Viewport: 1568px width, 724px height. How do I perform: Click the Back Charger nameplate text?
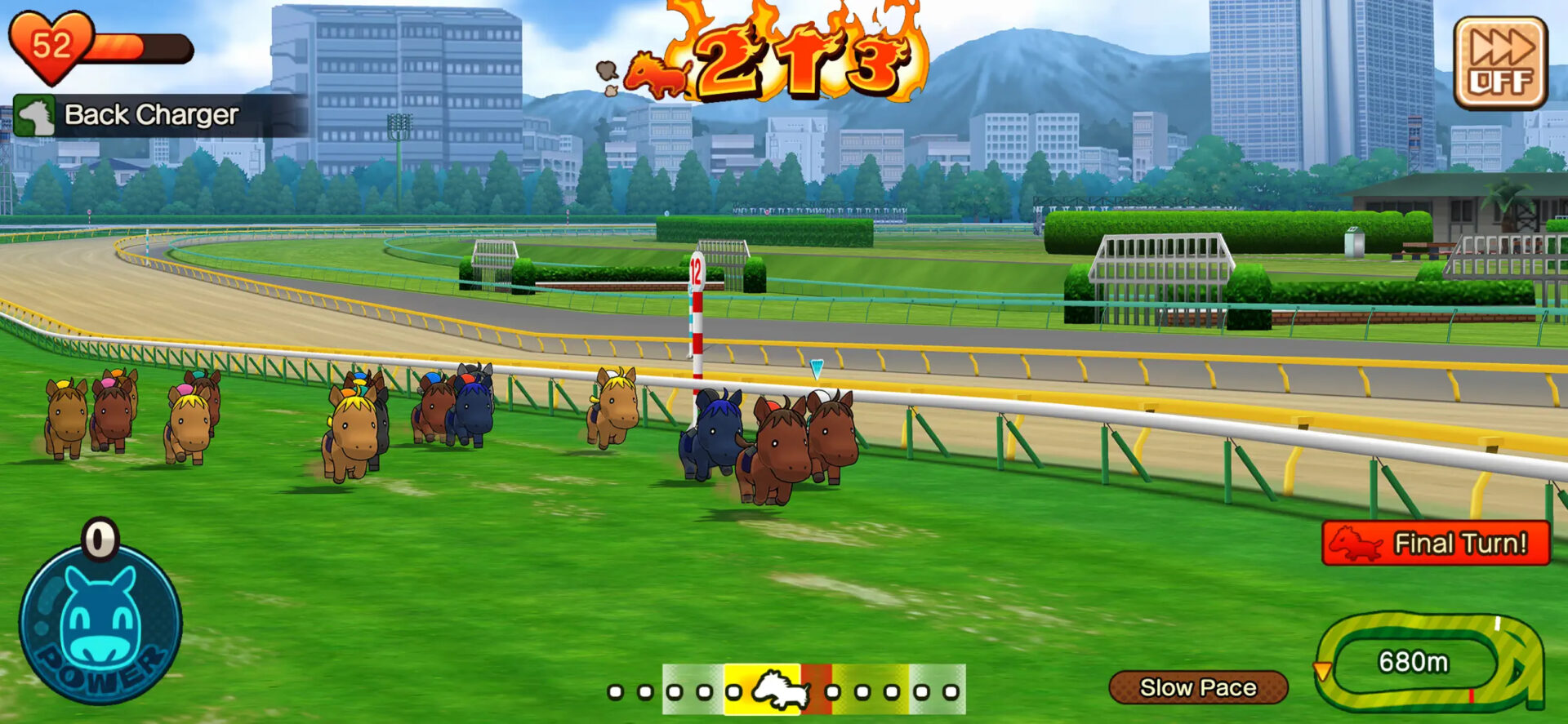tap(149, 114)
